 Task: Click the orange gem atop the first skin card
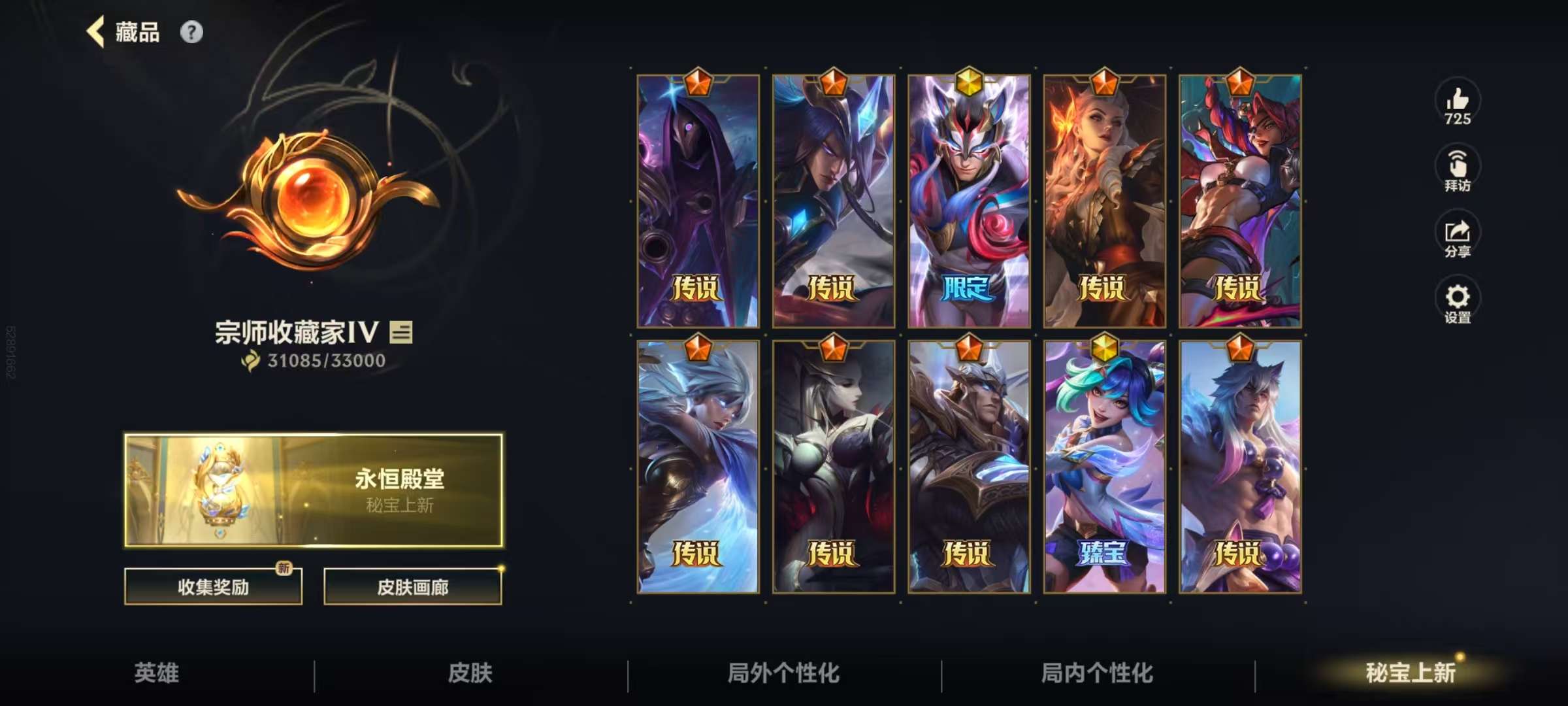click(697, 82)
